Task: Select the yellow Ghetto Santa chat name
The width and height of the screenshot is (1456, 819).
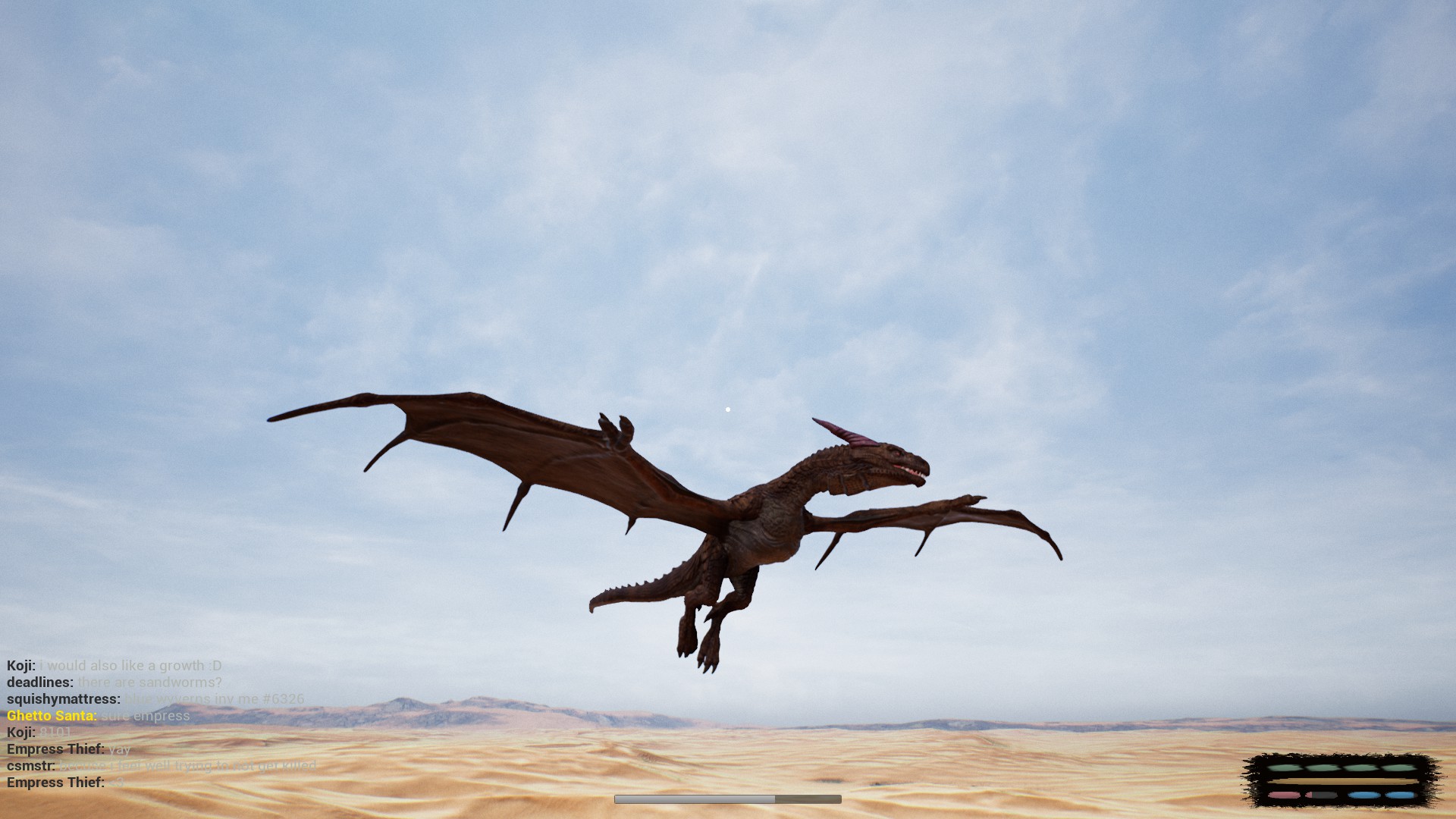Action: click(52, 716)
